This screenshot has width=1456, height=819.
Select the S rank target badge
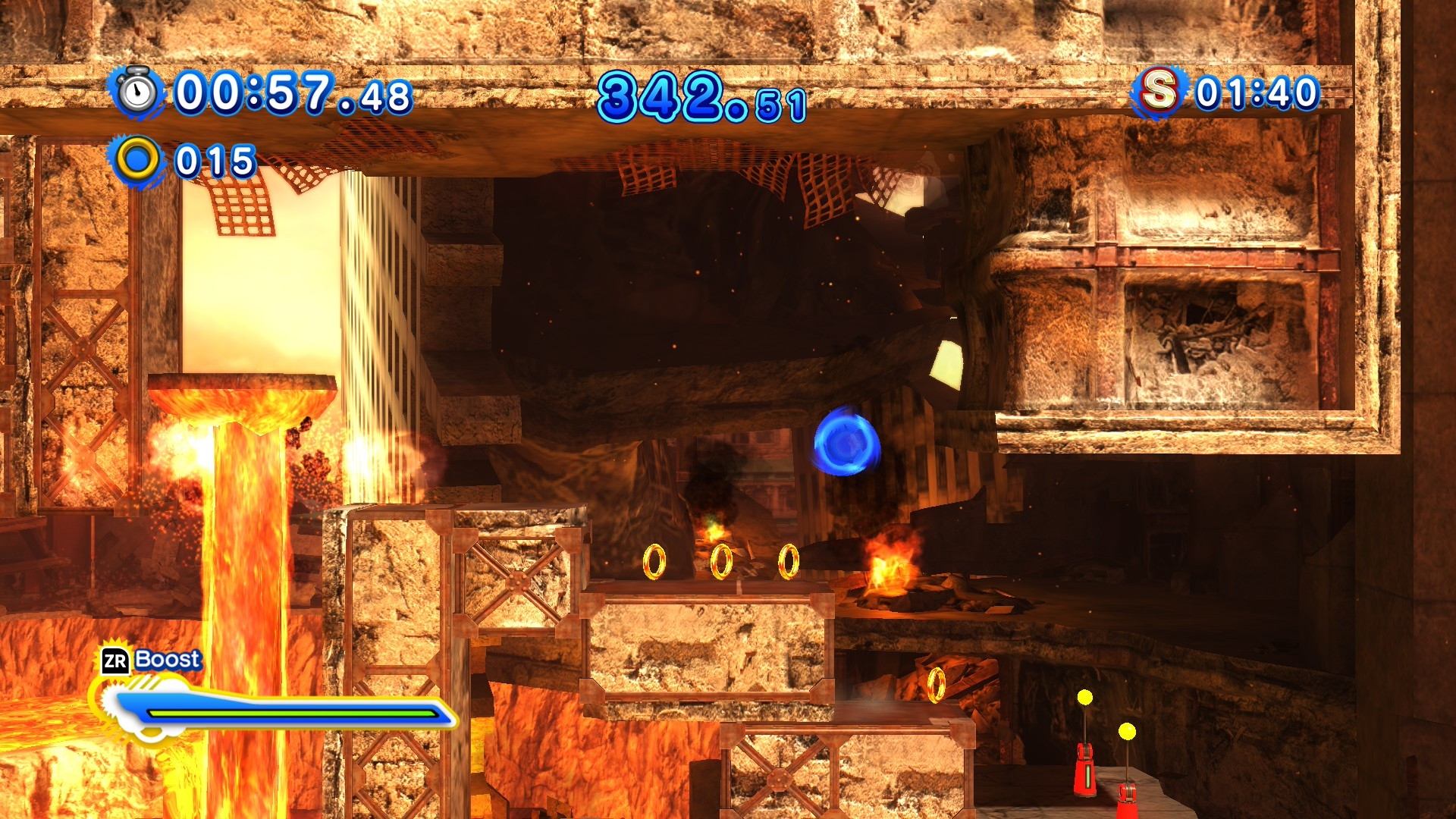coord(1158,91)
